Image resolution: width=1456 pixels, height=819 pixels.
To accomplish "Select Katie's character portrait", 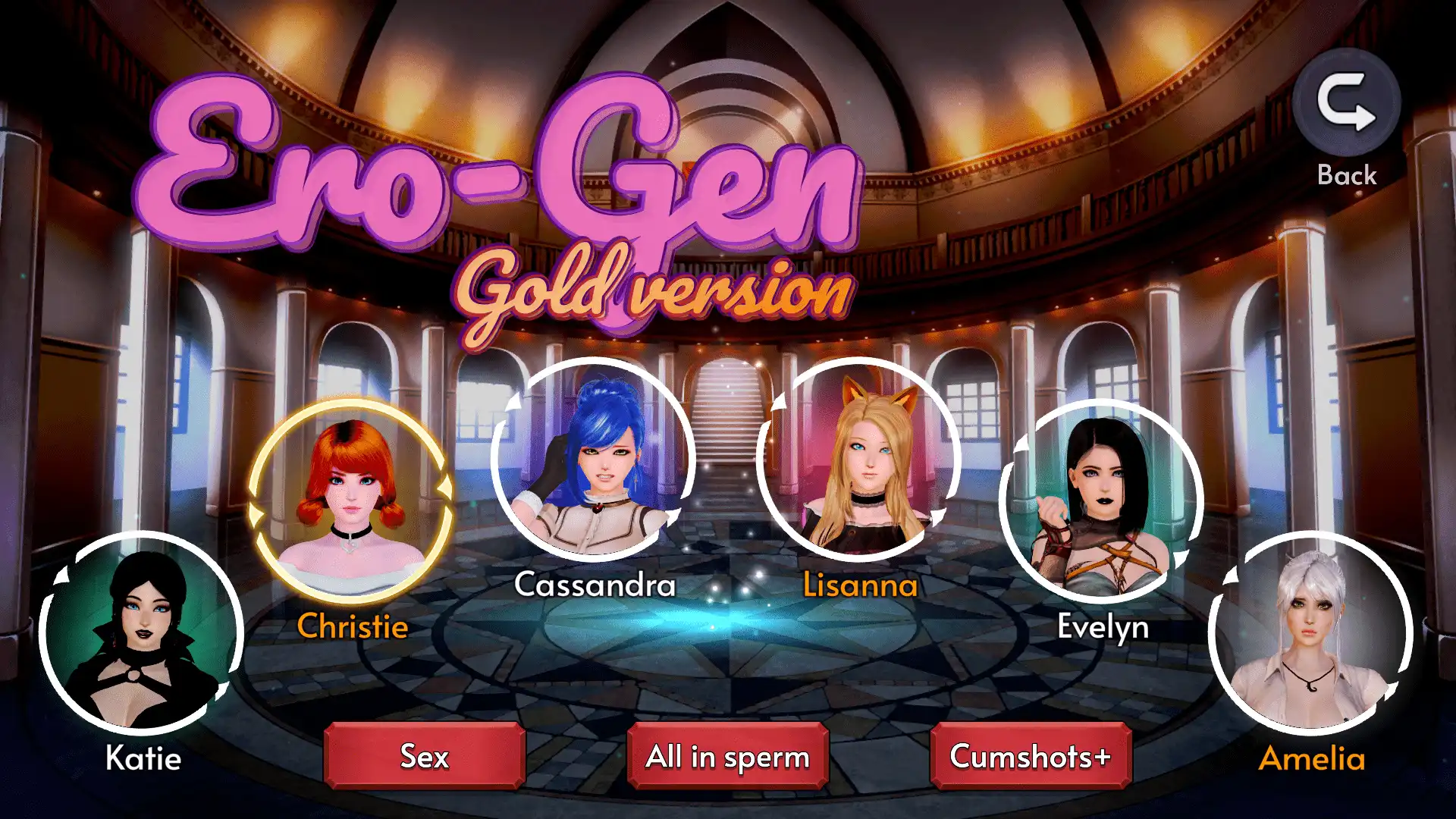I will point(142,634).
